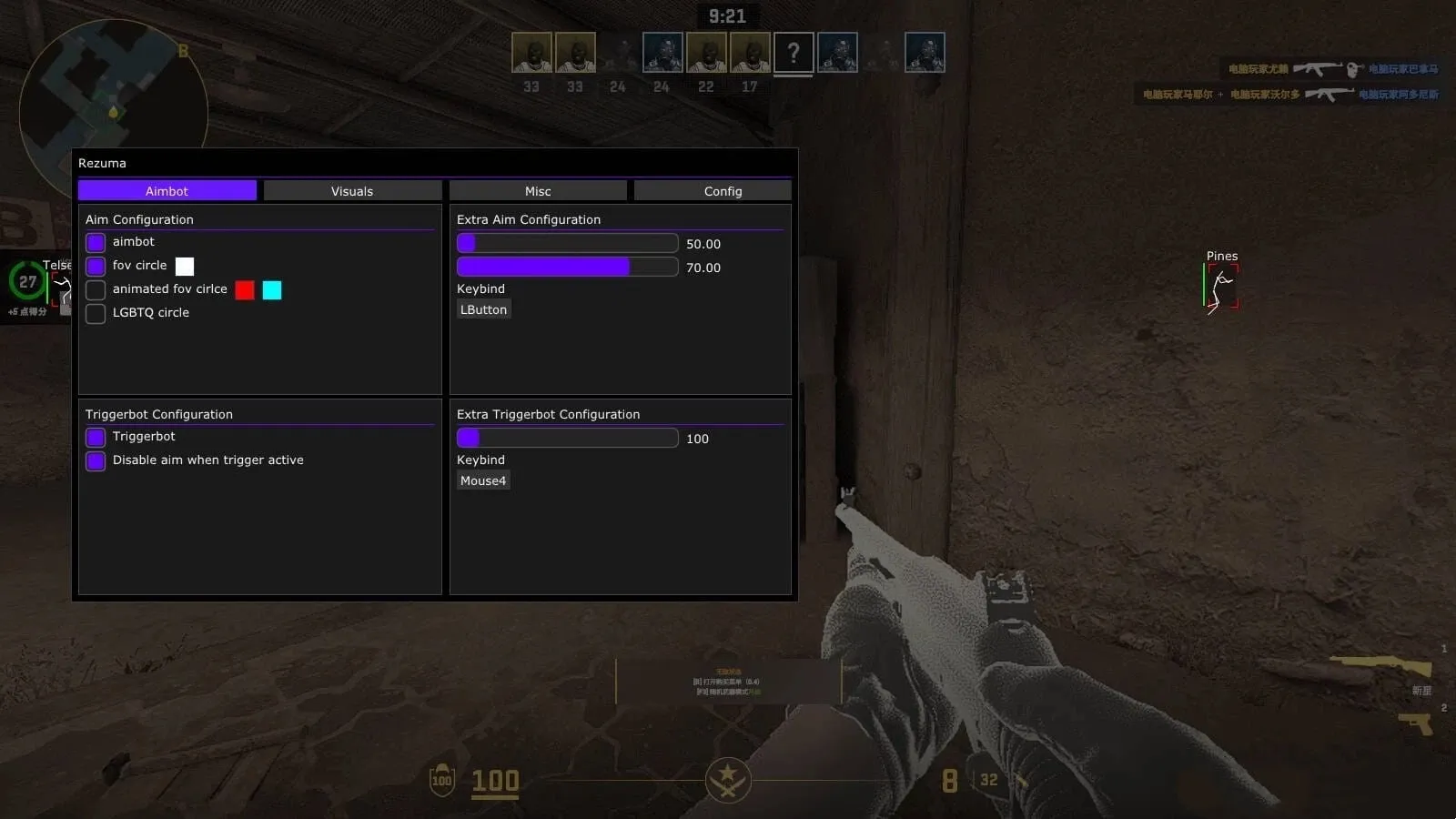This screenshot has height=819, width=1456.
Task: Set the triggerbot slider showing 100
Action: 567,438
